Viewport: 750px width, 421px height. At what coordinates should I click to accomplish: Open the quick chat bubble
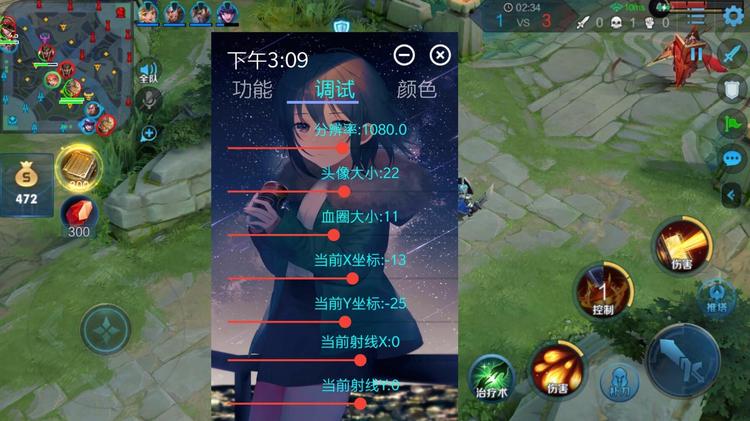[732, 158]
